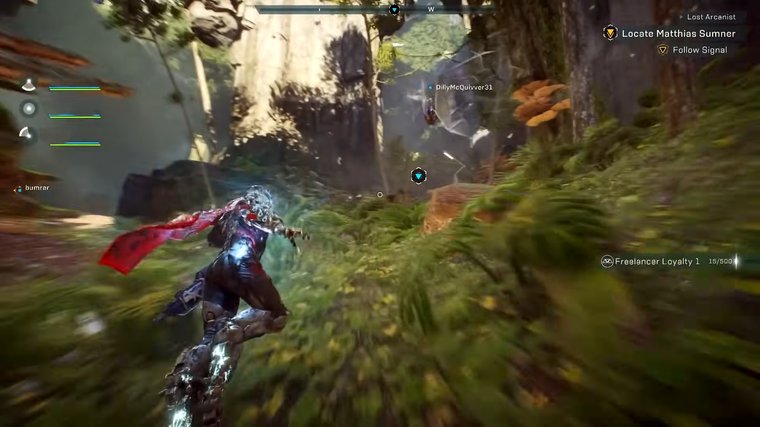Select the bumrar squad member tag
The image size is (760, 427).
coord(37,187)
